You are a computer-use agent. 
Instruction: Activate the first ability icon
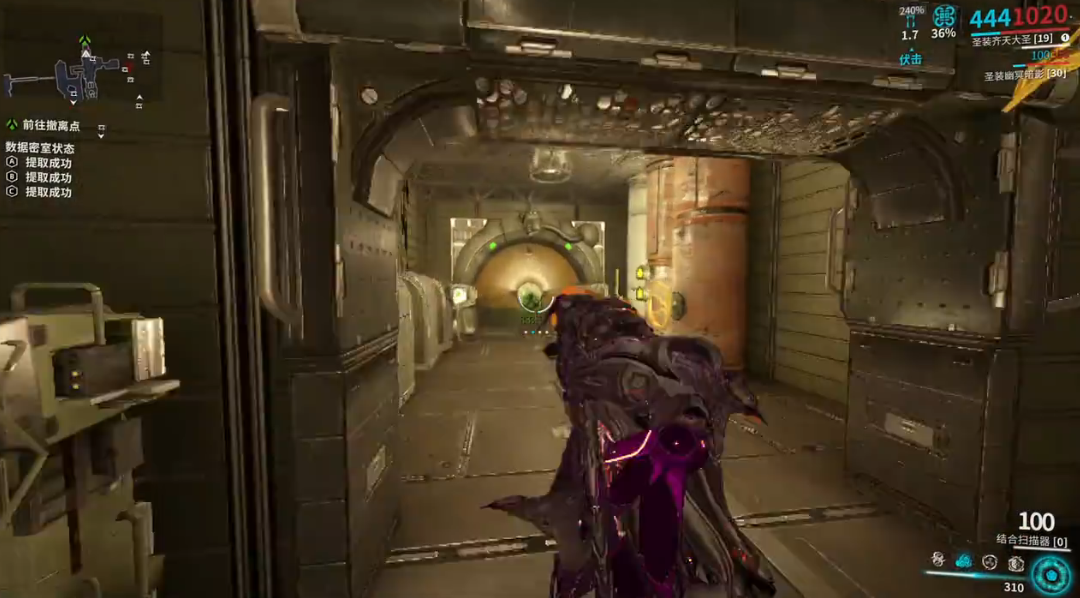(938, 561)
